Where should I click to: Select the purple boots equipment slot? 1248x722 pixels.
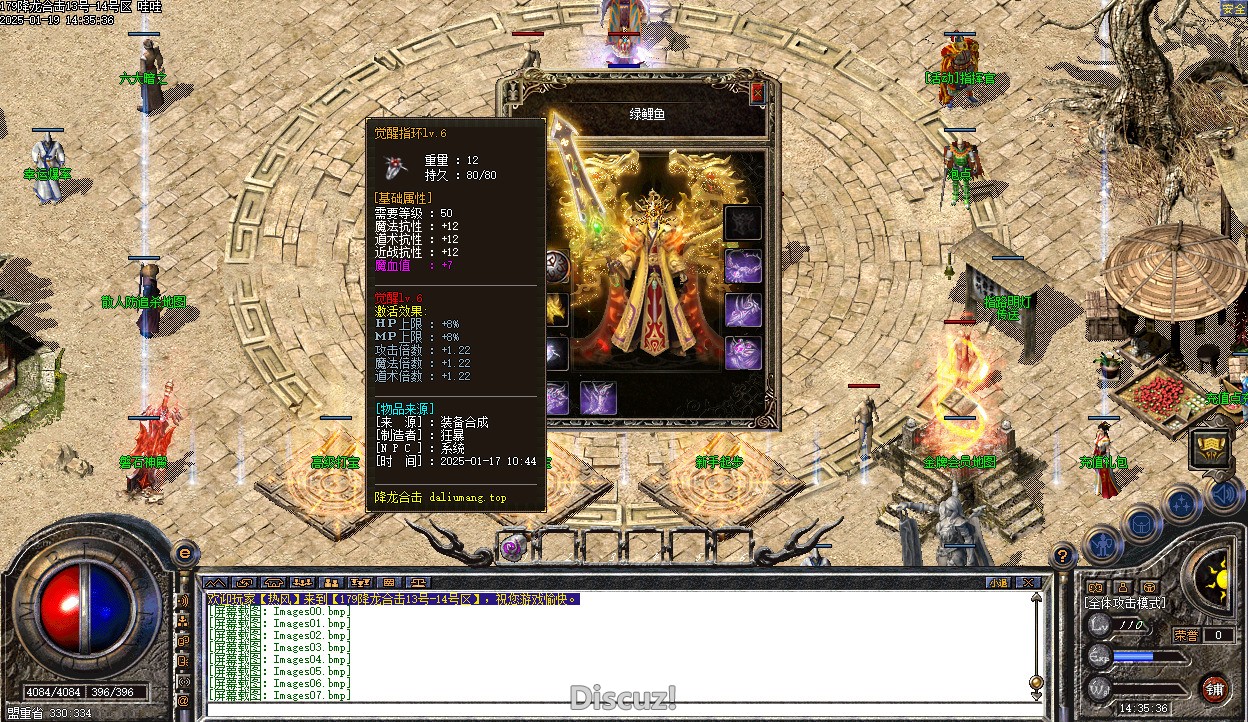598,398
